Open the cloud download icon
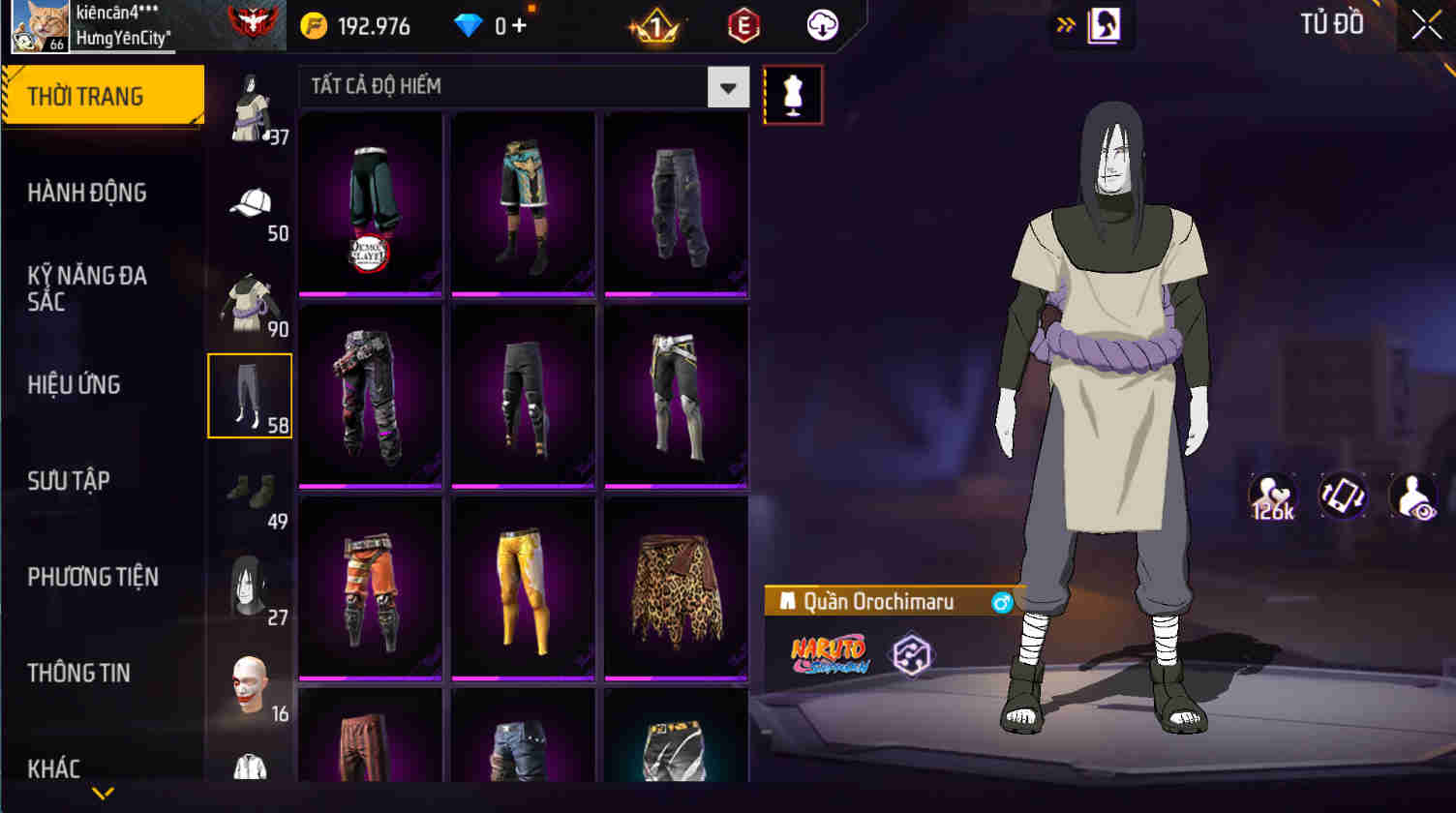This screenshot has width=1456, height=813. click(820, 25)
